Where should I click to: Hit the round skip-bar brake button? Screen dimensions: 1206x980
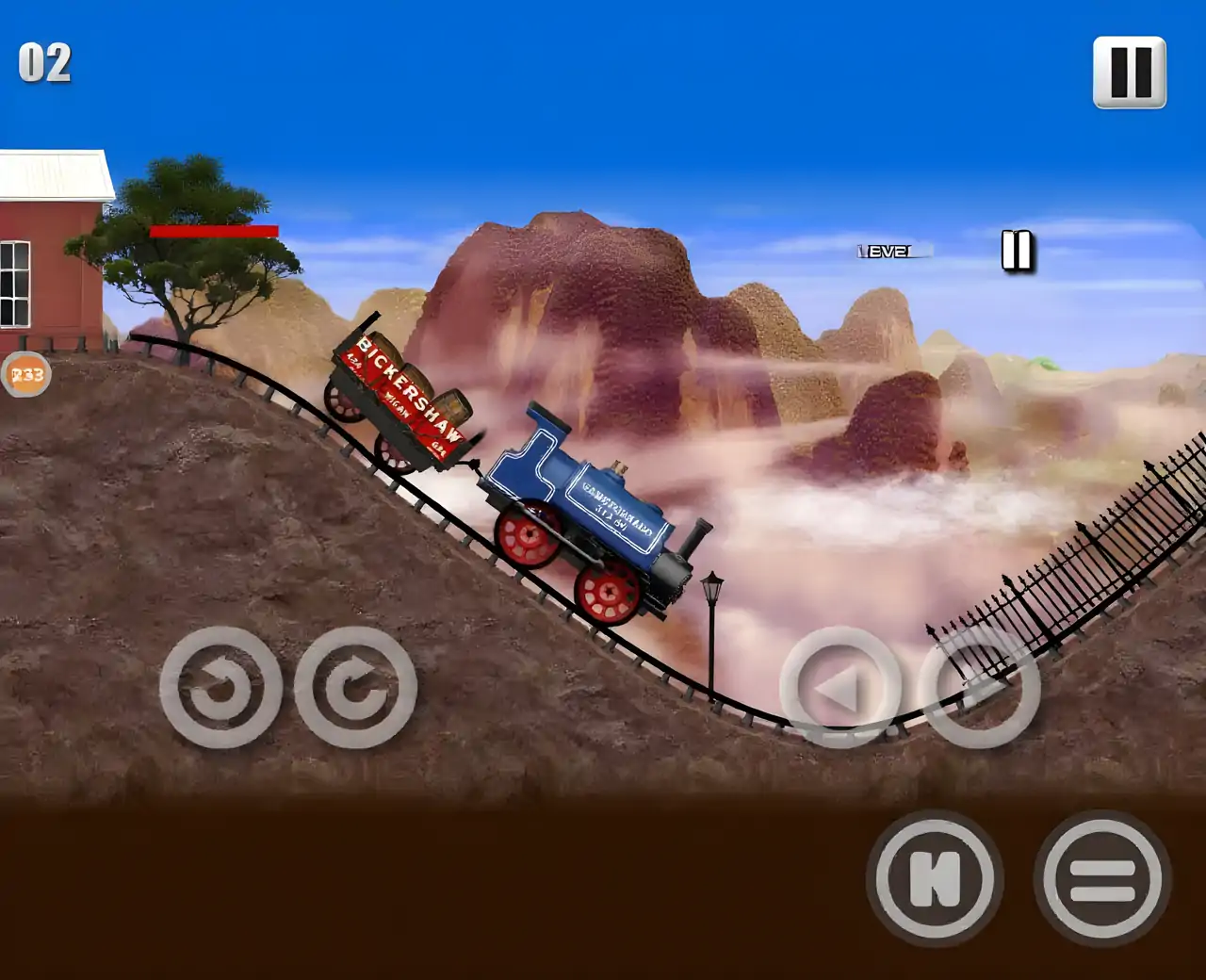click(934, 878)
